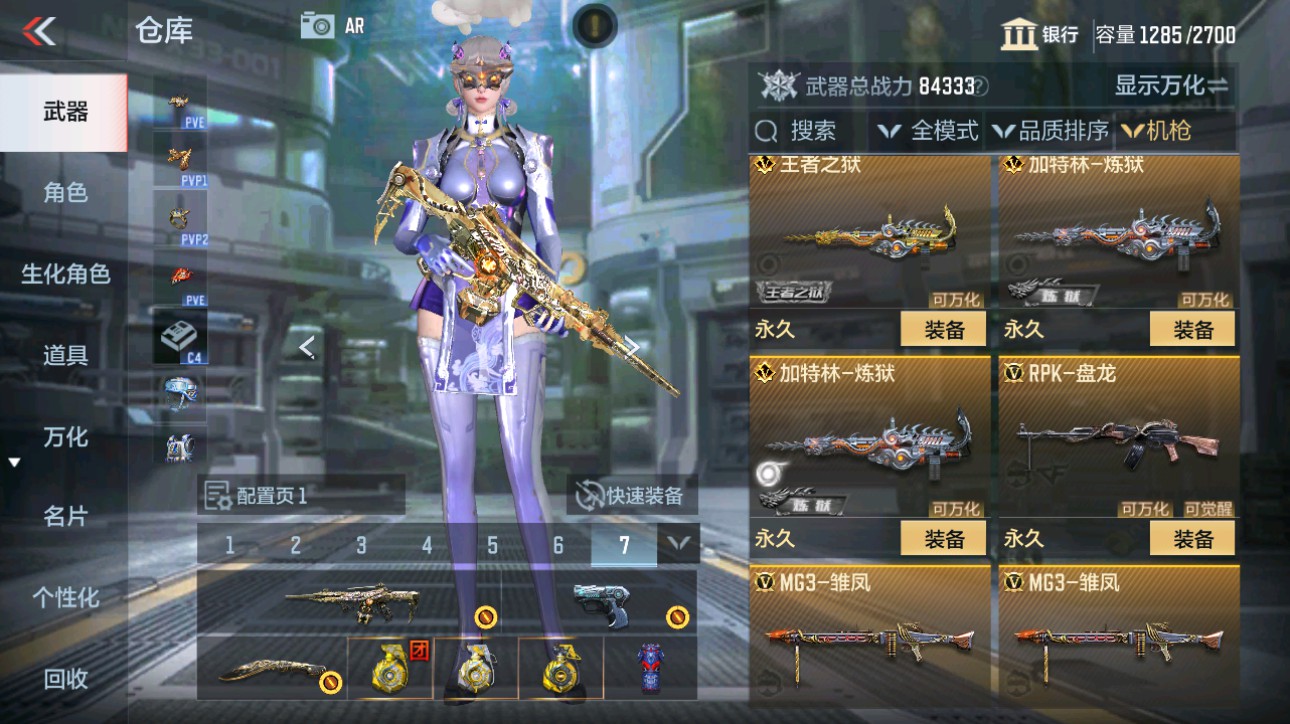
Task: Click the MG3-雏凤 weapon thumbnail
Action: [868, 640]
